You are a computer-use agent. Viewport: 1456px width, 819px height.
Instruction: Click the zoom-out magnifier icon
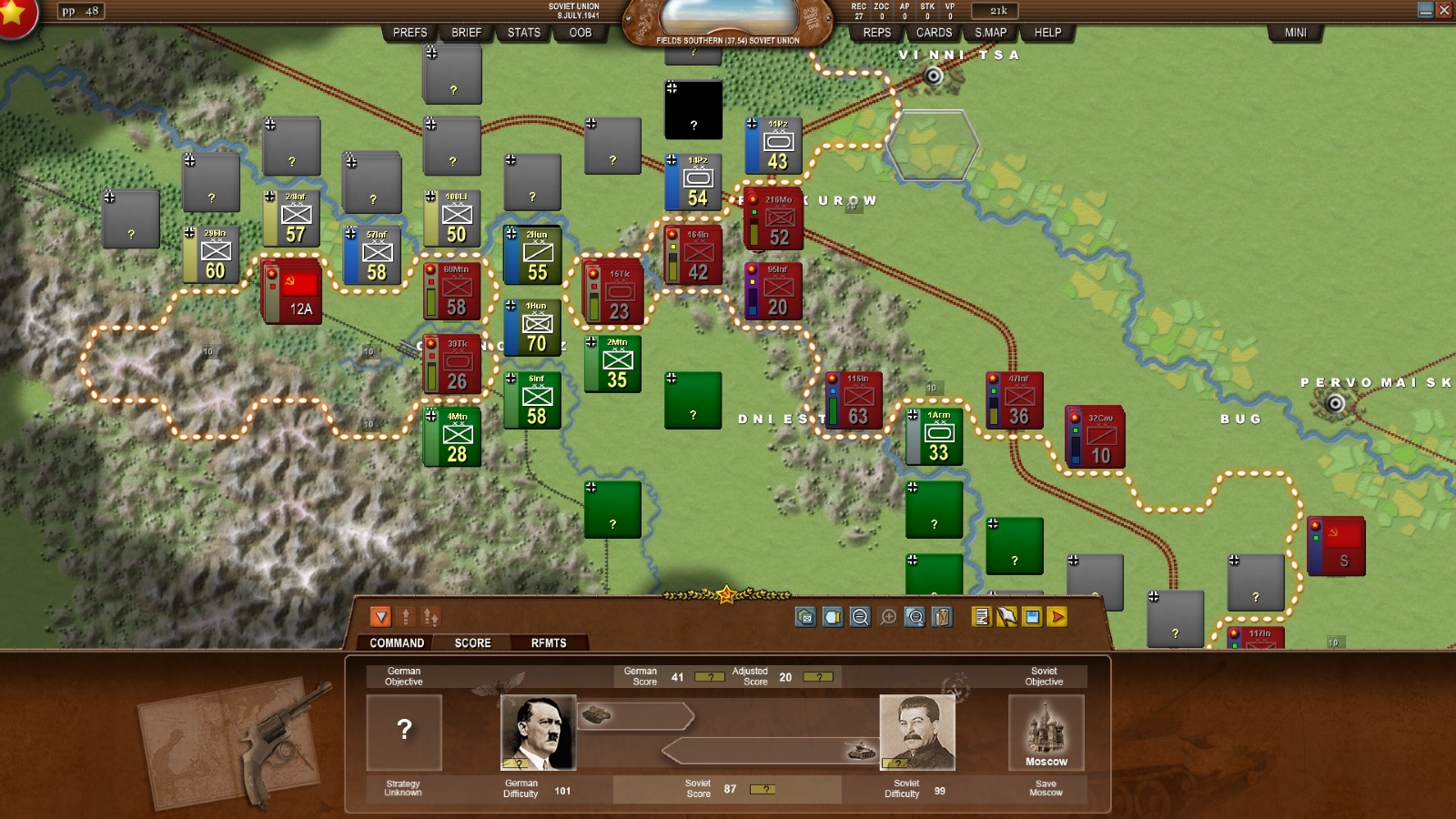pos(860,617)
